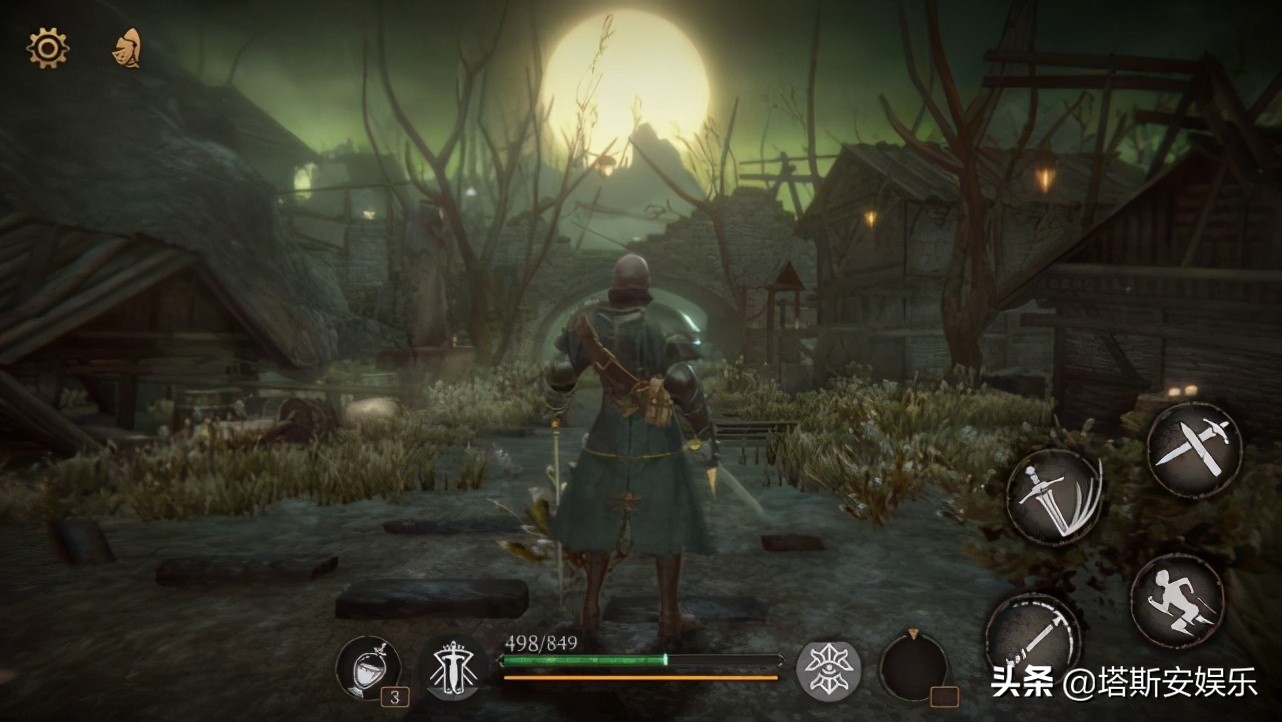
Task: Use the healing flask with 3 charges
Action: click(367, 667)
